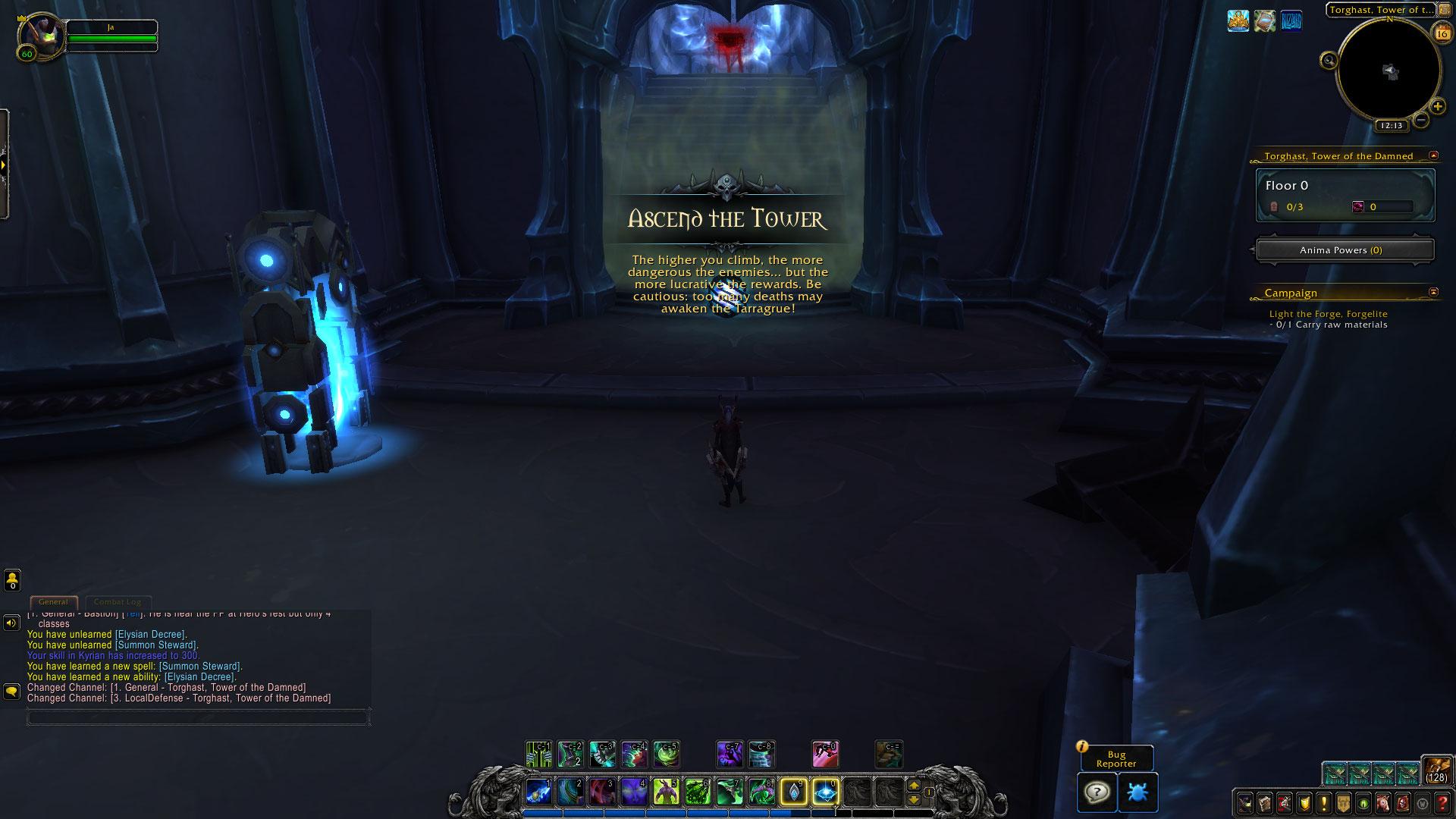
Task: Click the chat input box
Action: point(198,716)
